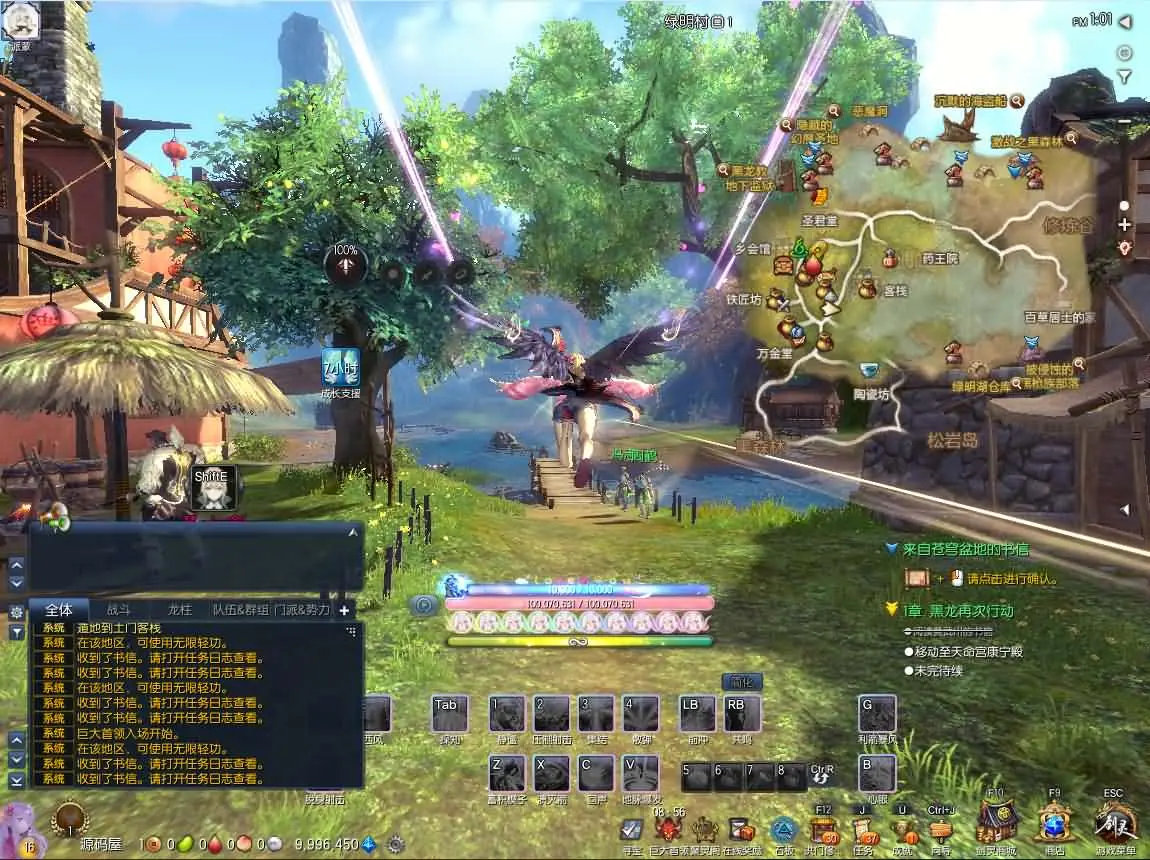Open the 成就 achievements trophy icon
Viewport: 1150px width, 860px height.
[903, 831]
